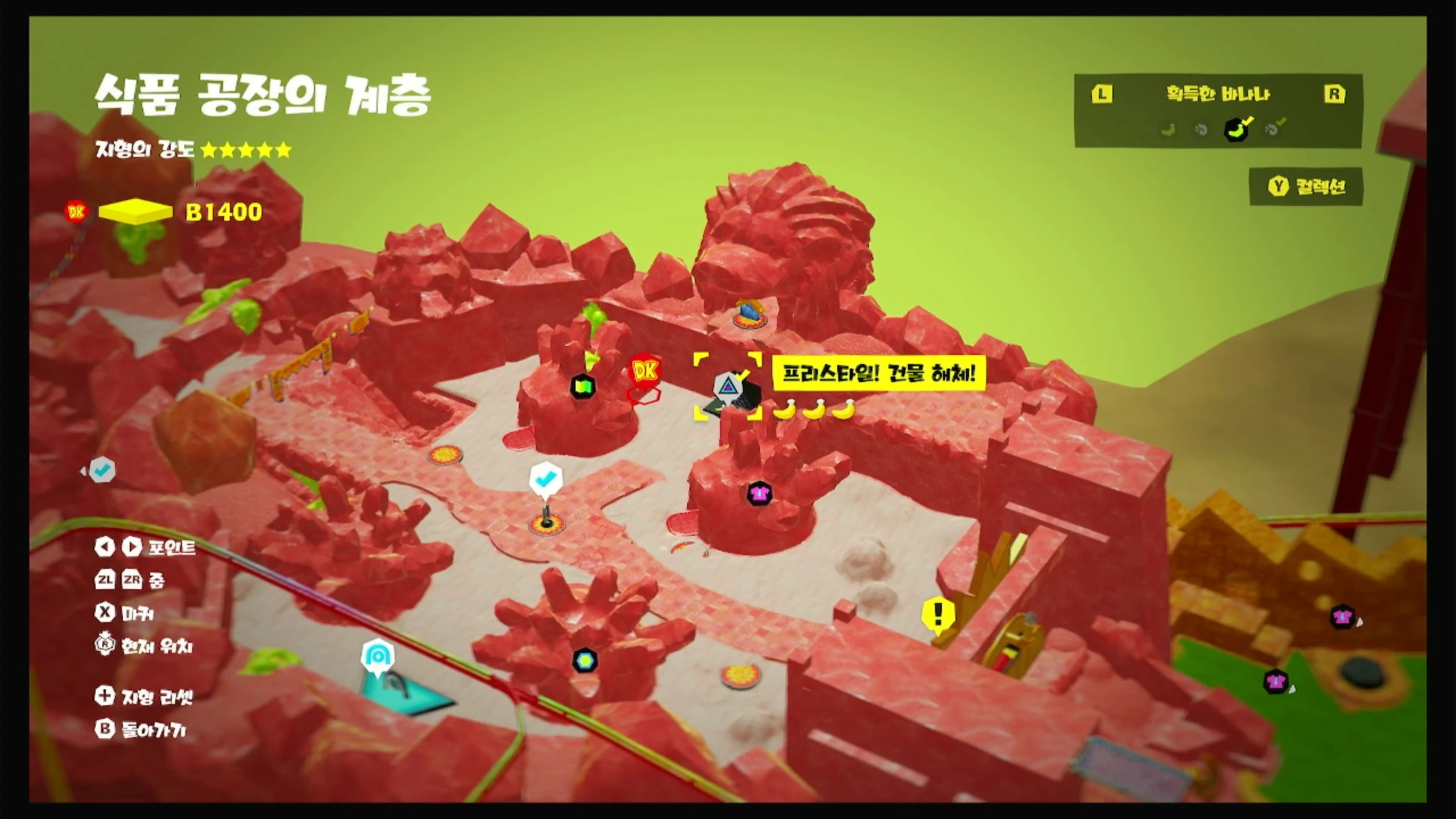Switch to the checkmarked fossil filter icon
1456x819 pixels.
pyautogui.click(x=1273, y=129)
